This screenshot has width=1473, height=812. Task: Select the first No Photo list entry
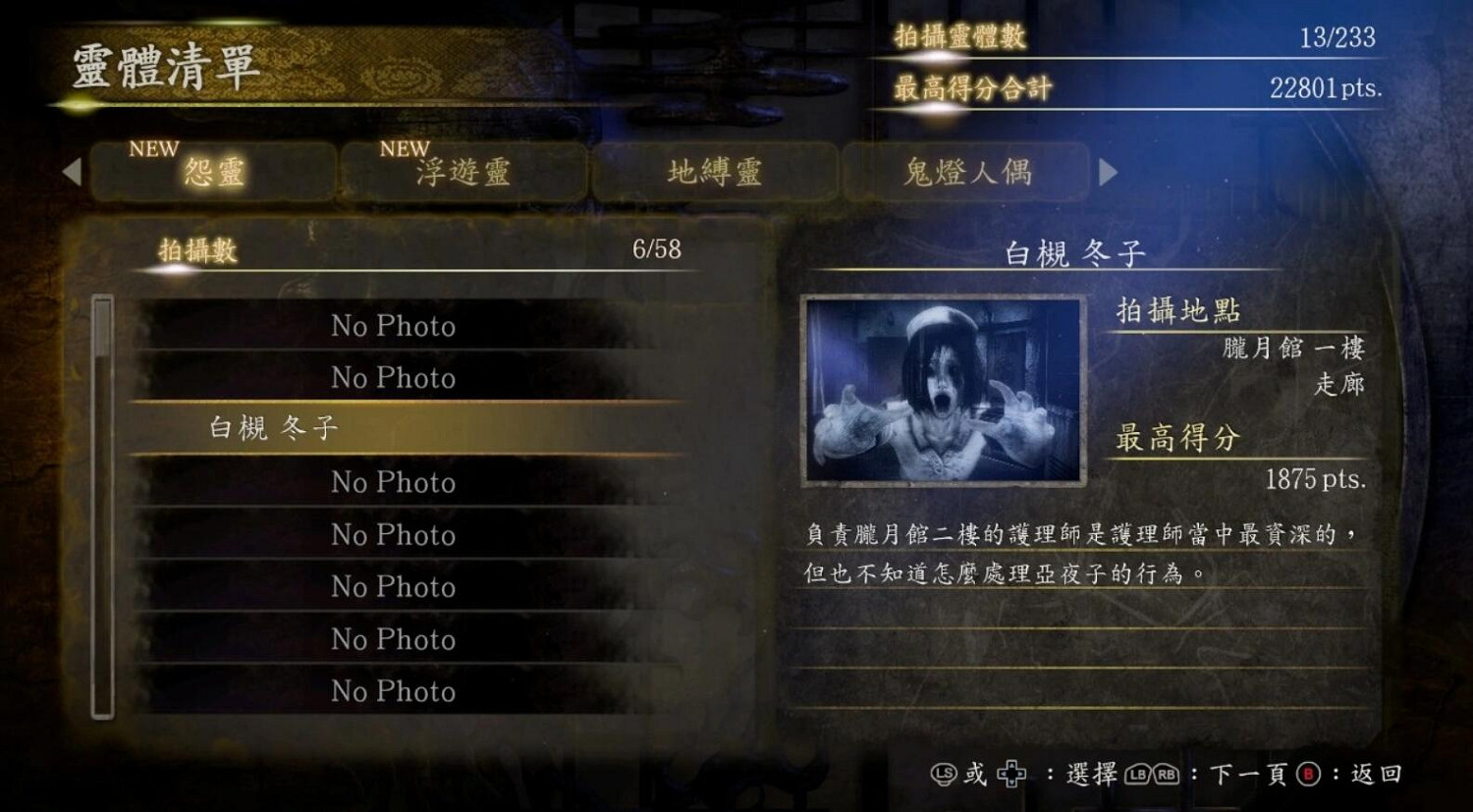pyautogui.click(x=393, y=326)
